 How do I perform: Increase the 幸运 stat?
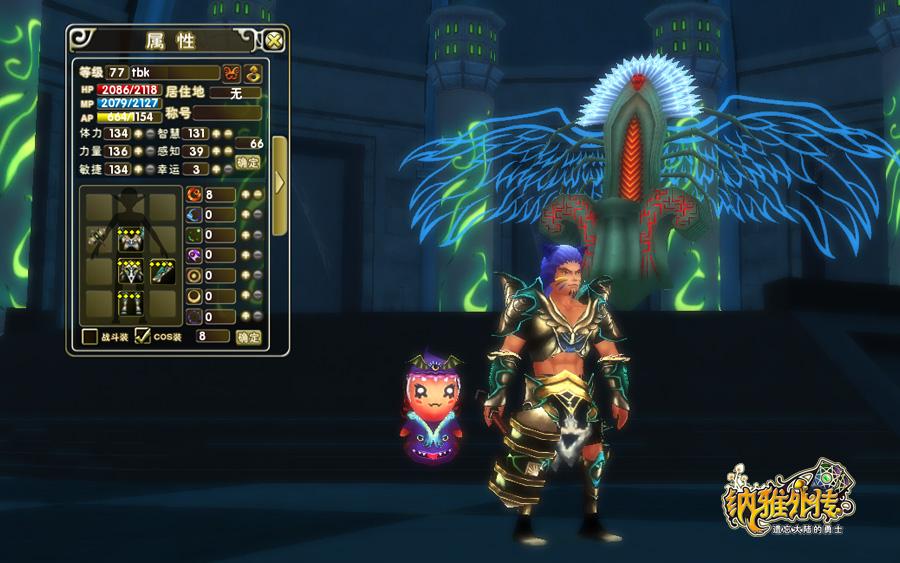pos(215,169)
